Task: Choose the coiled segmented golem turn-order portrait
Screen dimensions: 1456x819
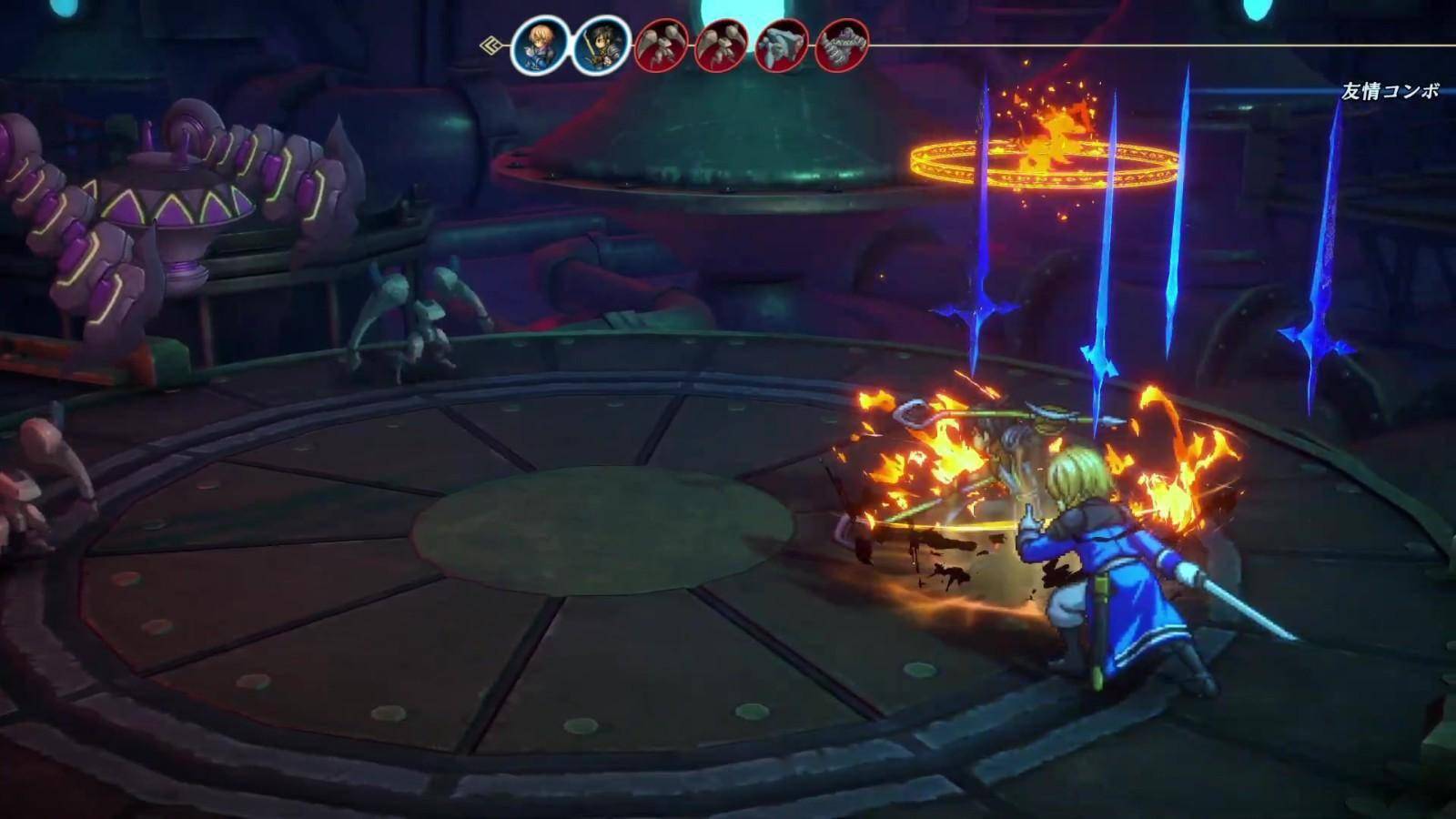Action: click(842, 45)
